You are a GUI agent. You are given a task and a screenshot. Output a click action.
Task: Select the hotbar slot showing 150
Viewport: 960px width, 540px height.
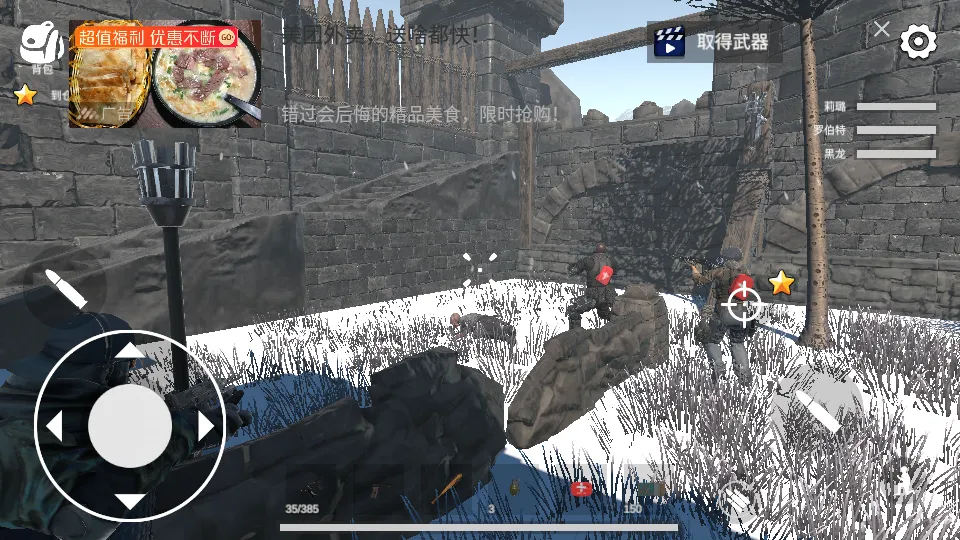point(648,489)
